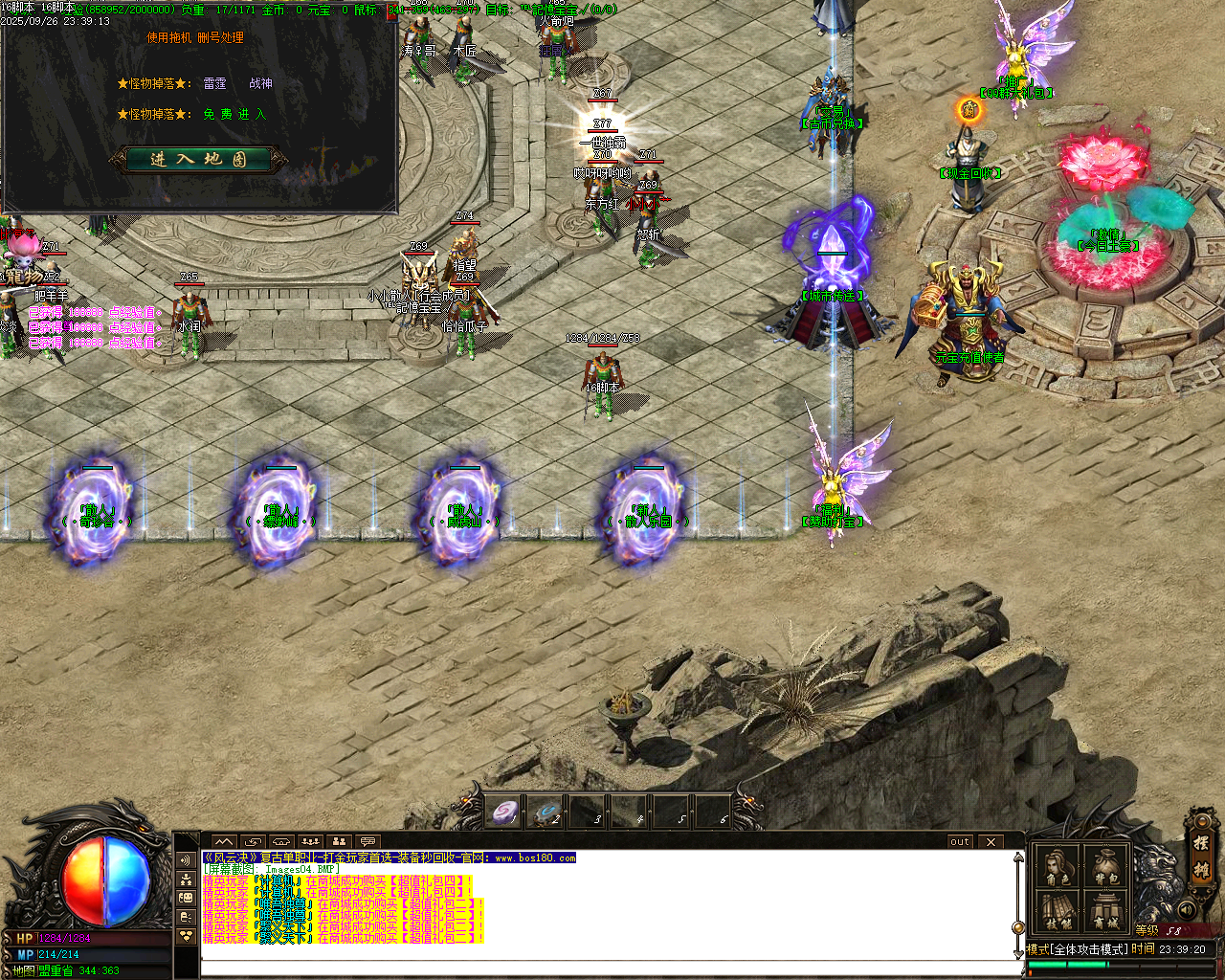Click the guild members icon beside chat panel
The height and width of the screenshot is (980, 1225).
click(x=186, y=880)
